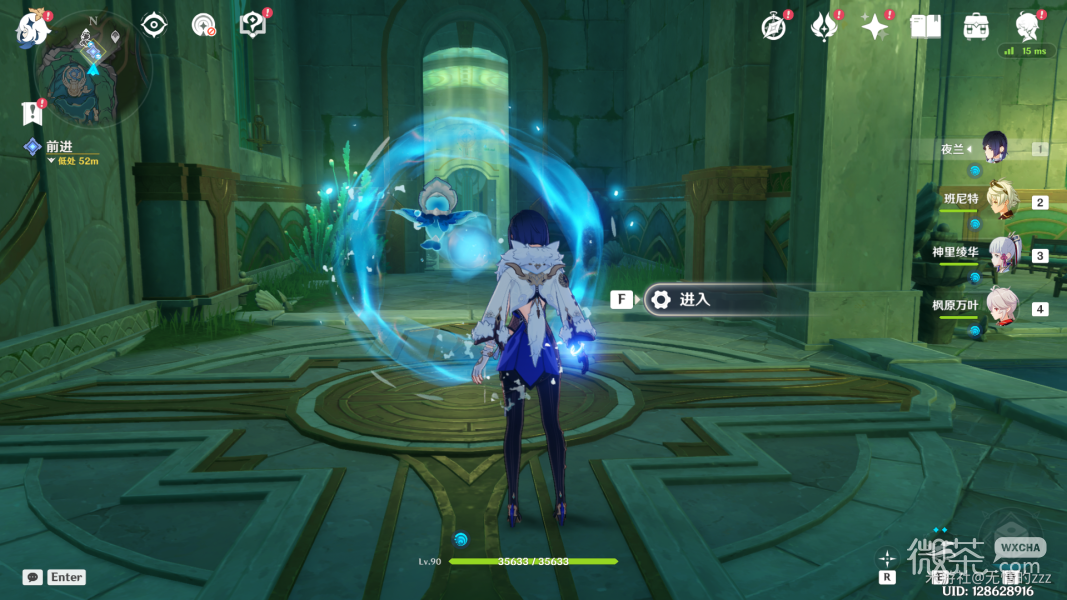Open the map from the minimap

pos(93,68)
